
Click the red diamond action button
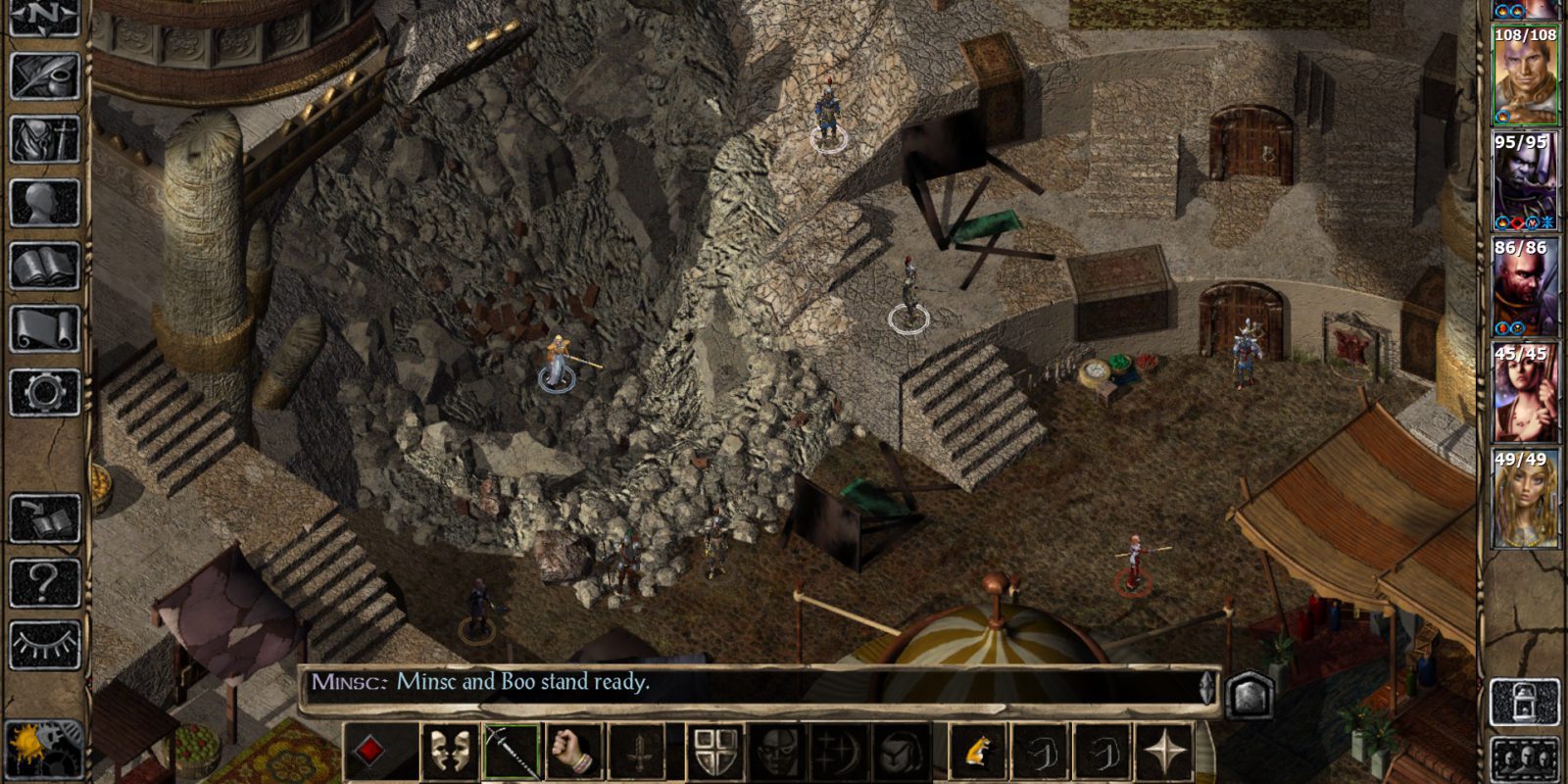pyautogui.click(x=369, y=752)
